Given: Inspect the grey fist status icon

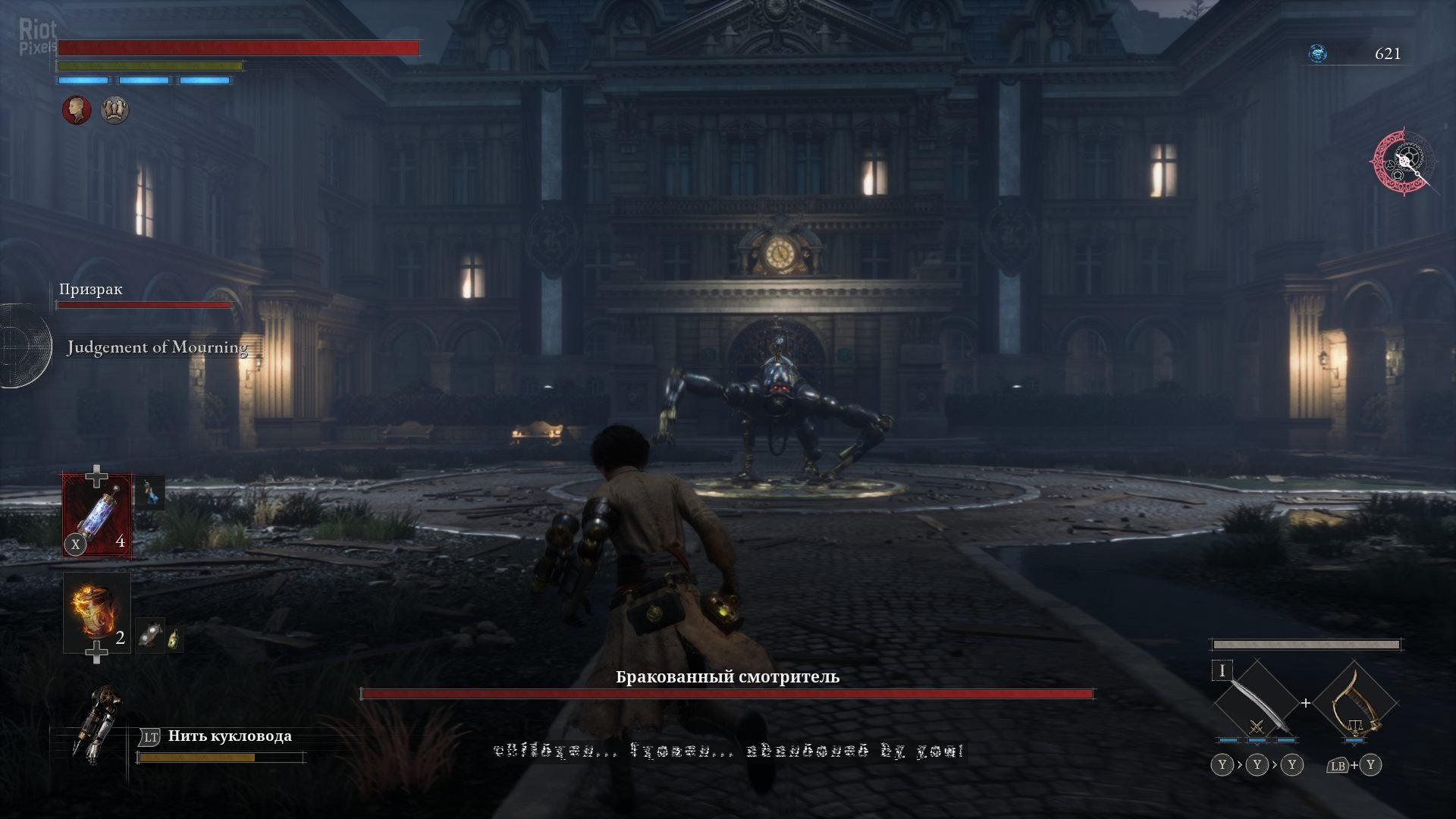Looking at the screenshot, I should coord(115,110).
